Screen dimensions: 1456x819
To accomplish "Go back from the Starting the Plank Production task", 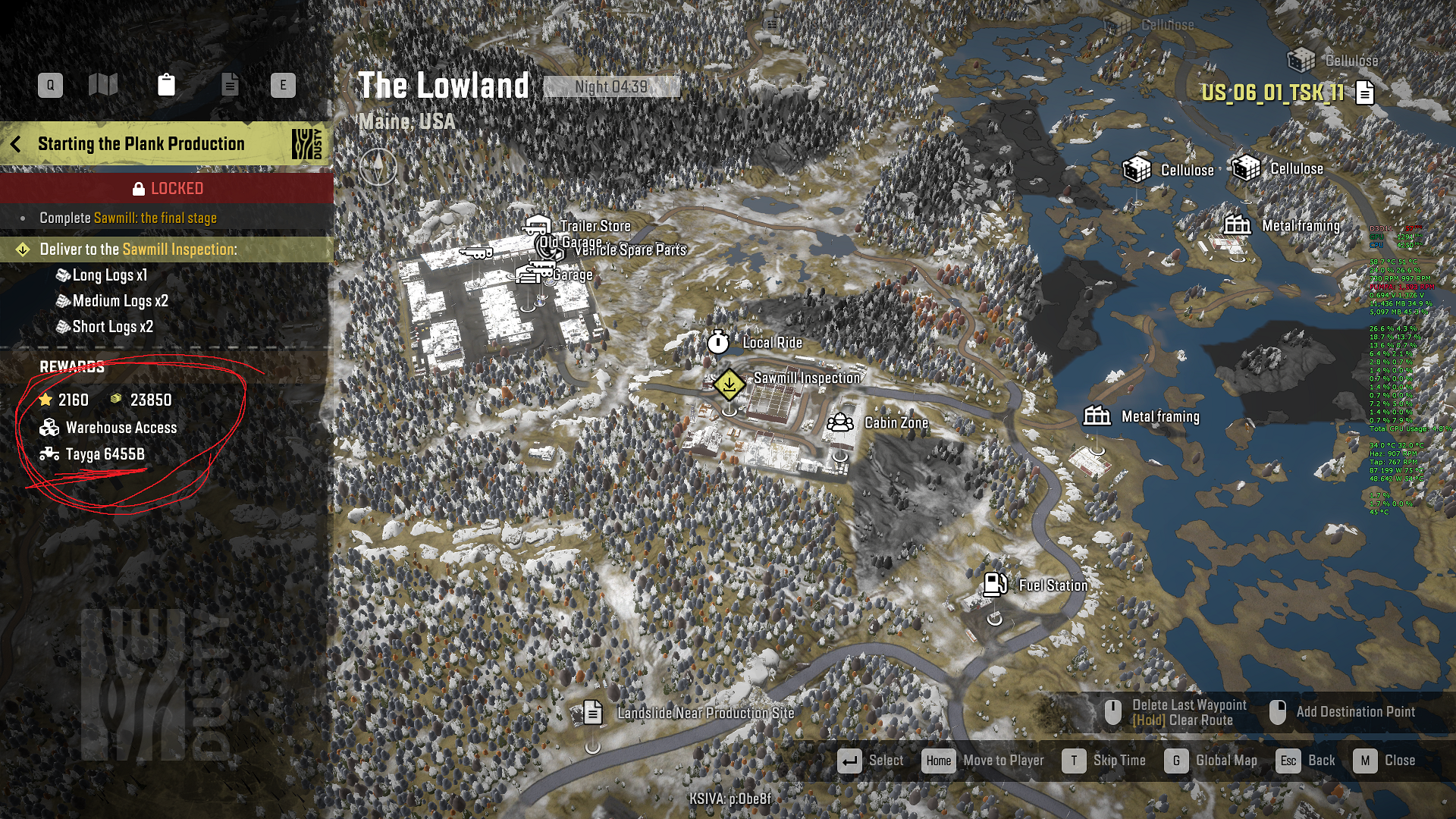I will pos(16,144).
